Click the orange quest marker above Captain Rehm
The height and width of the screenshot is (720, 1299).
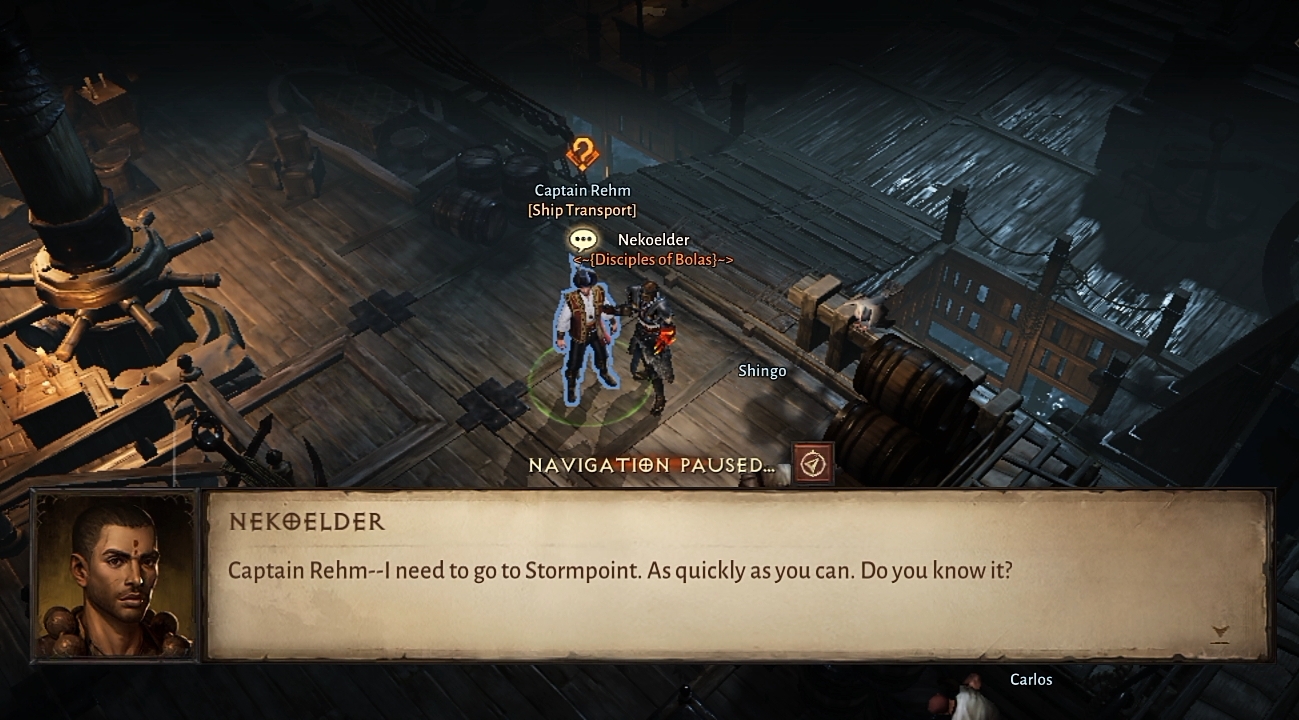582,155
